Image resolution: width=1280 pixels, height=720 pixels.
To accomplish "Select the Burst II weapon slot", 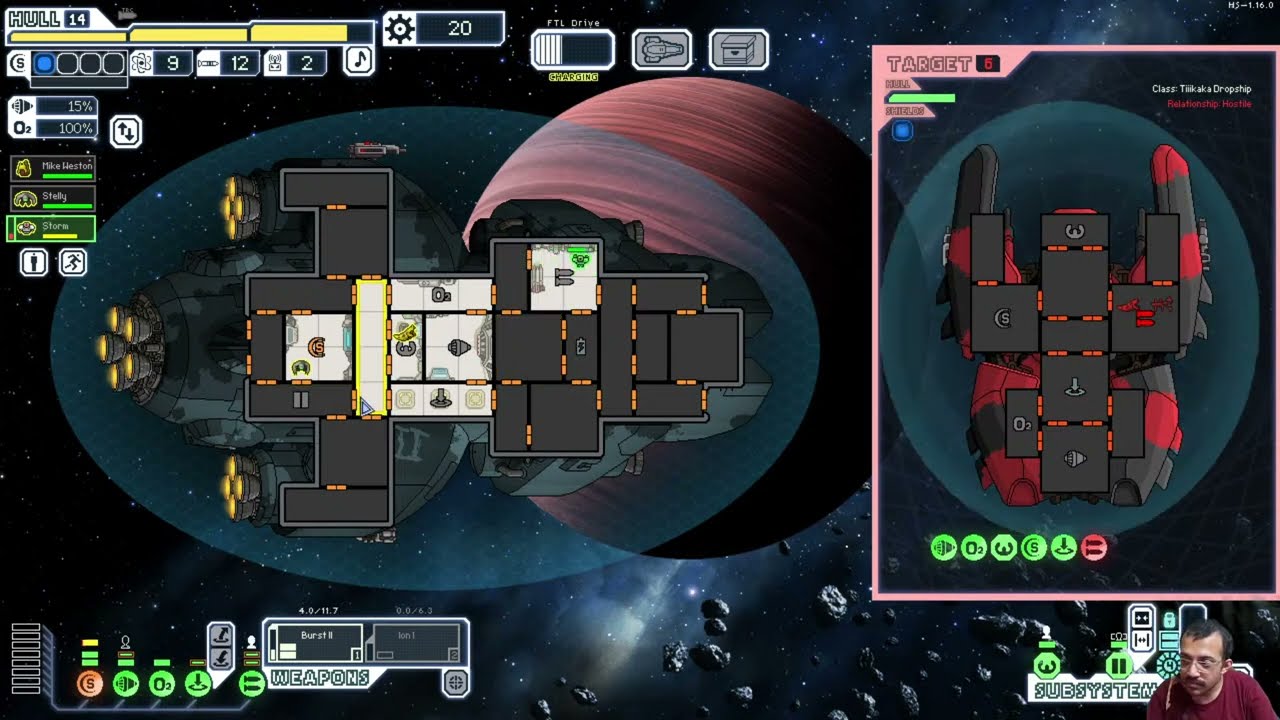I will click(316, 642).
